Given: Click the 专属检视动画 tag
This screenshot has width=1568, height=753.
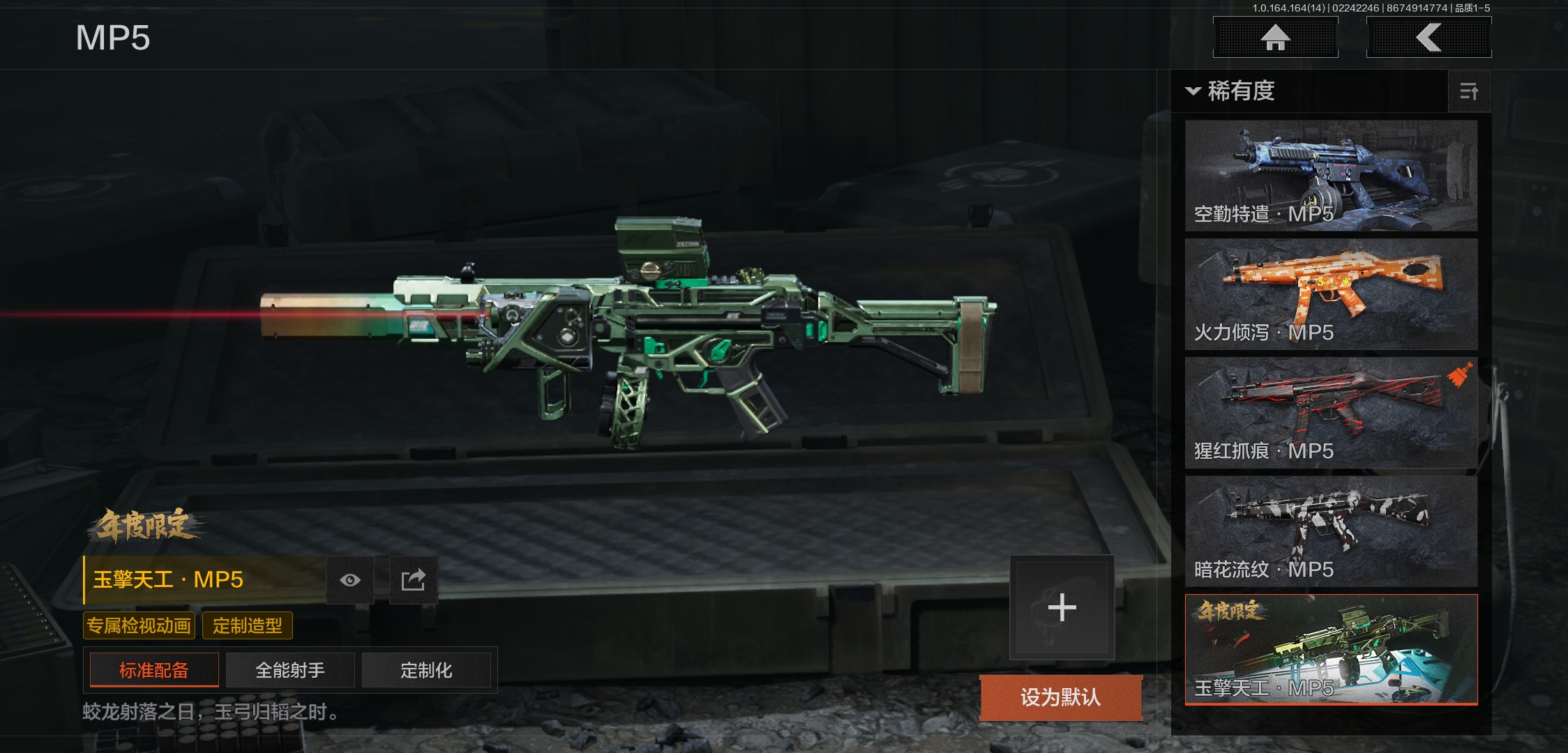Looking at the screenshot, I should point(139,625).
